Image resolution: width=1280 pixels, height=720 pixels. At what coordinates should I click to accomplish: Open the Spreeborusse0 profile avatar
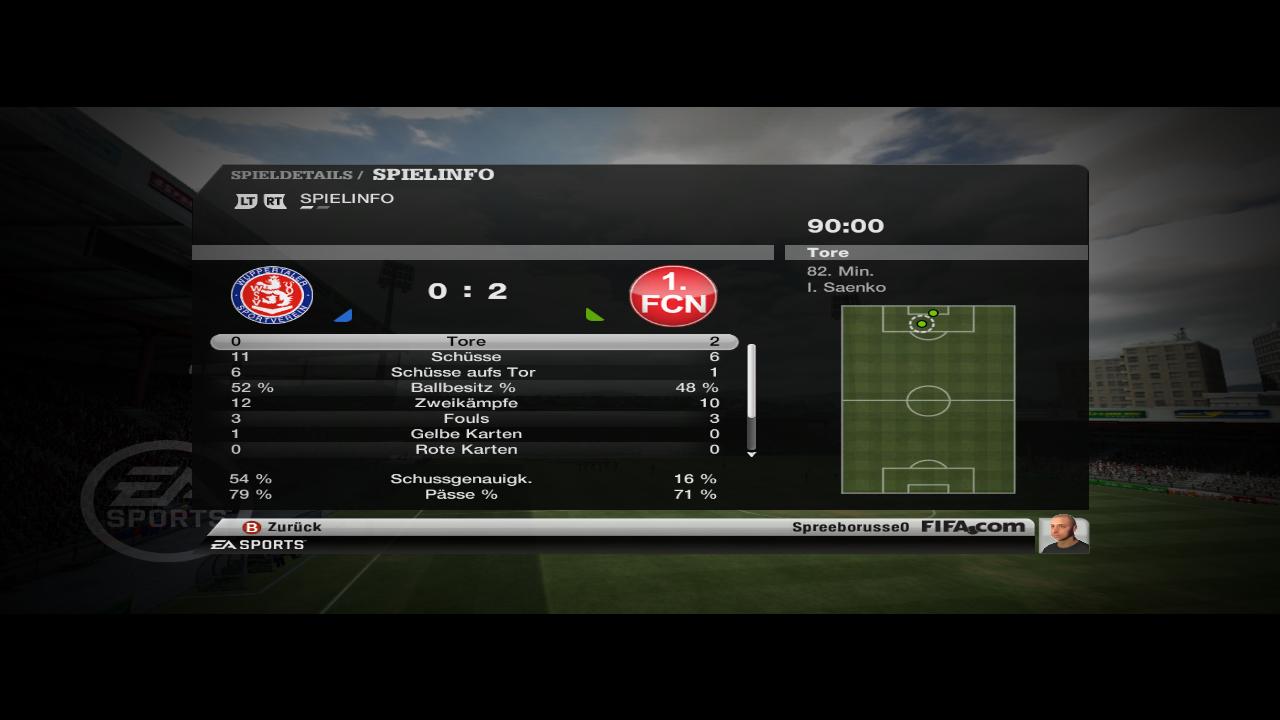click(x=1062, y=533)
